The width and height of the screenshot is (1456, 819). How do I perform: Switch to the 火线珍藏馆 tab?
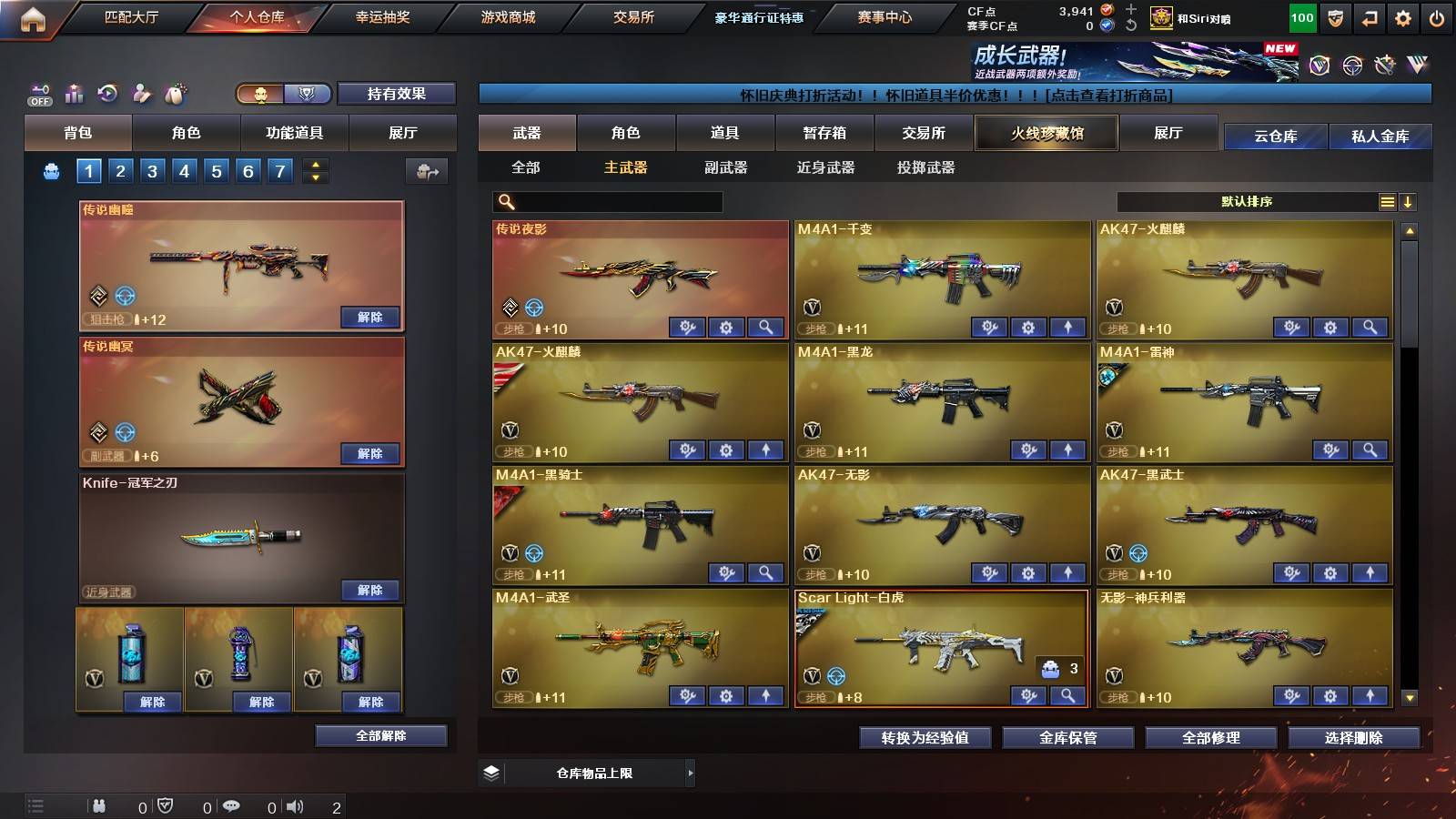point(1045,133)
